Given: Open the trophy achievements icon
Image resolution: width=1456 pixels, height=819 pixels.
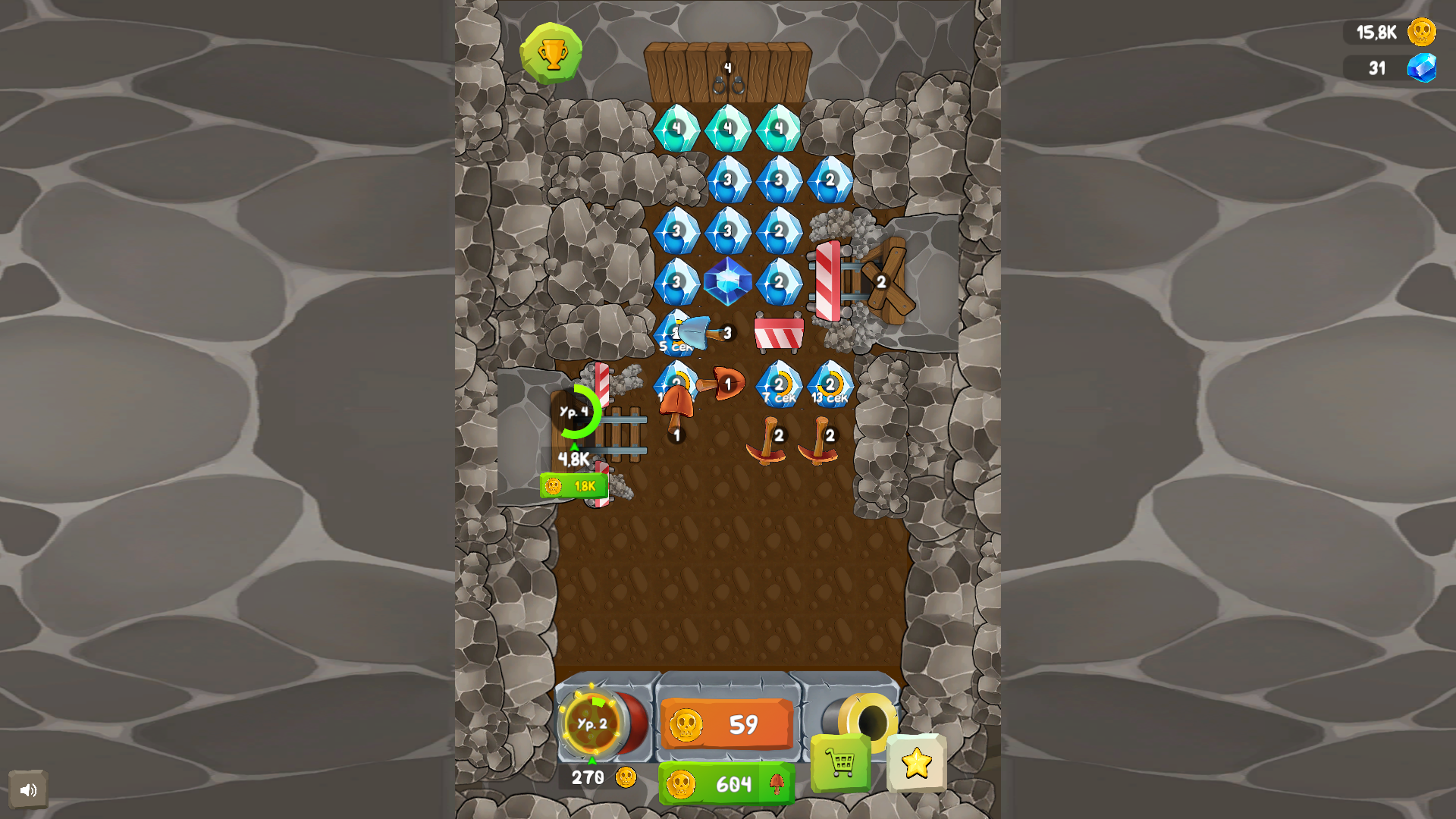Looking at the screenshot, I should point(551,52).
